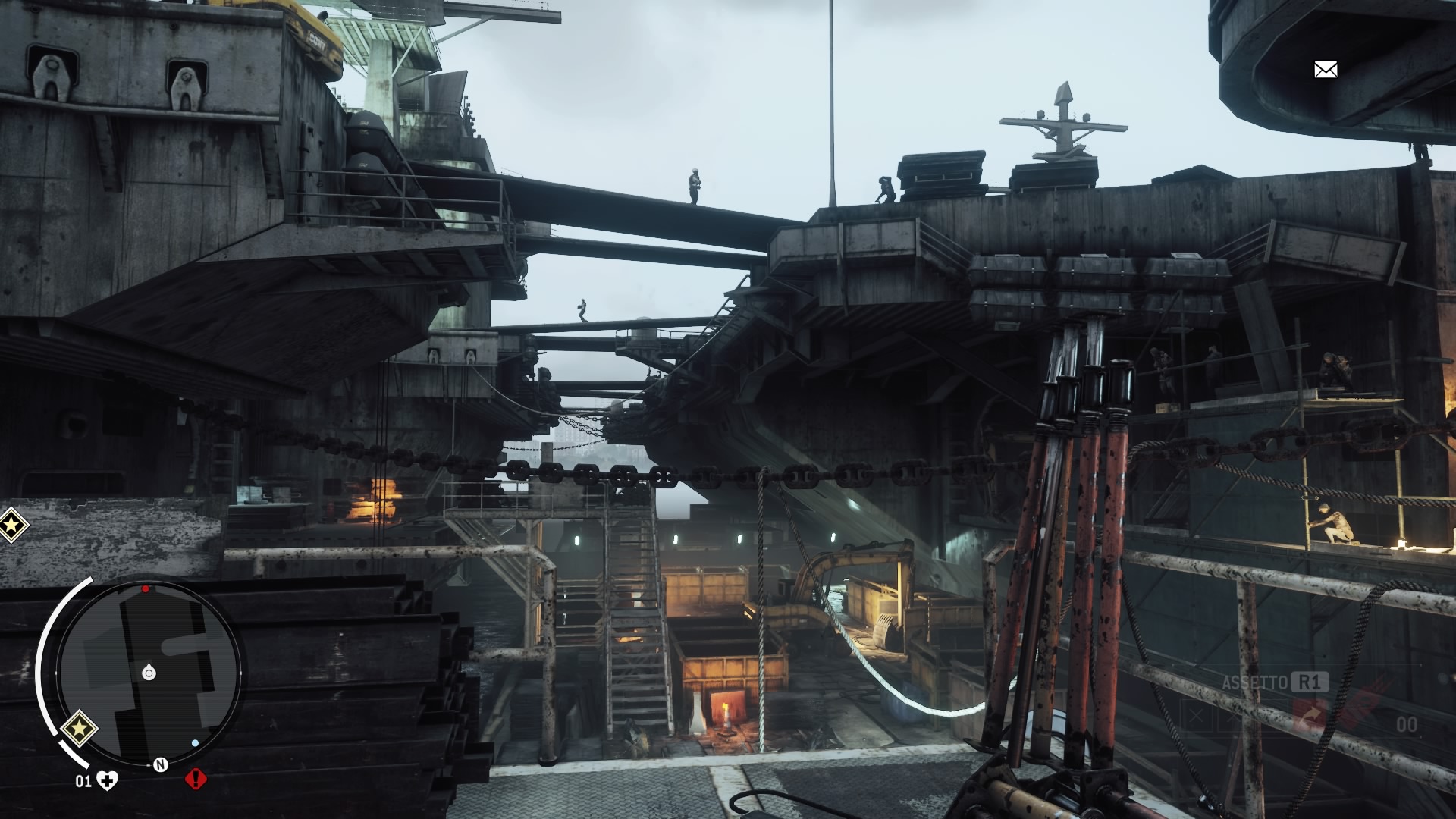The height and width of the screenshot is (819, 1456).
Task: Click the red dot on the minimap
Action: tap(146, 588)
